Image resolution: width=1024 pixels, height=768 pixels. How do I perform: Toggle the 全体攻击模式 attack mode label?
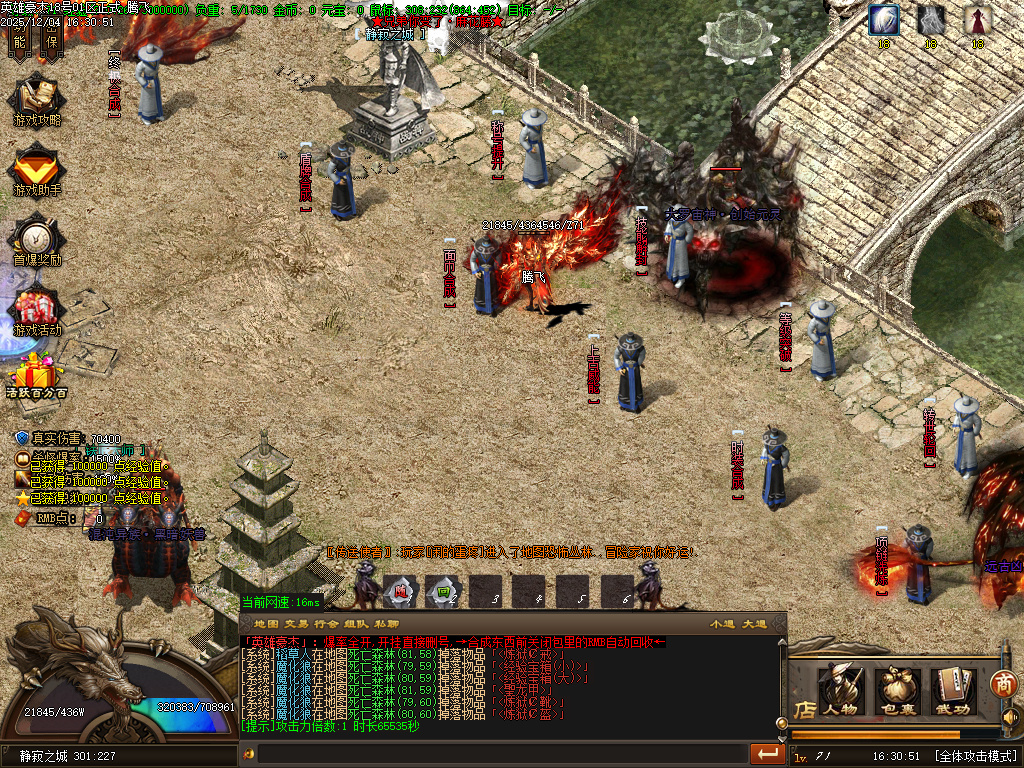coord(975,756)
